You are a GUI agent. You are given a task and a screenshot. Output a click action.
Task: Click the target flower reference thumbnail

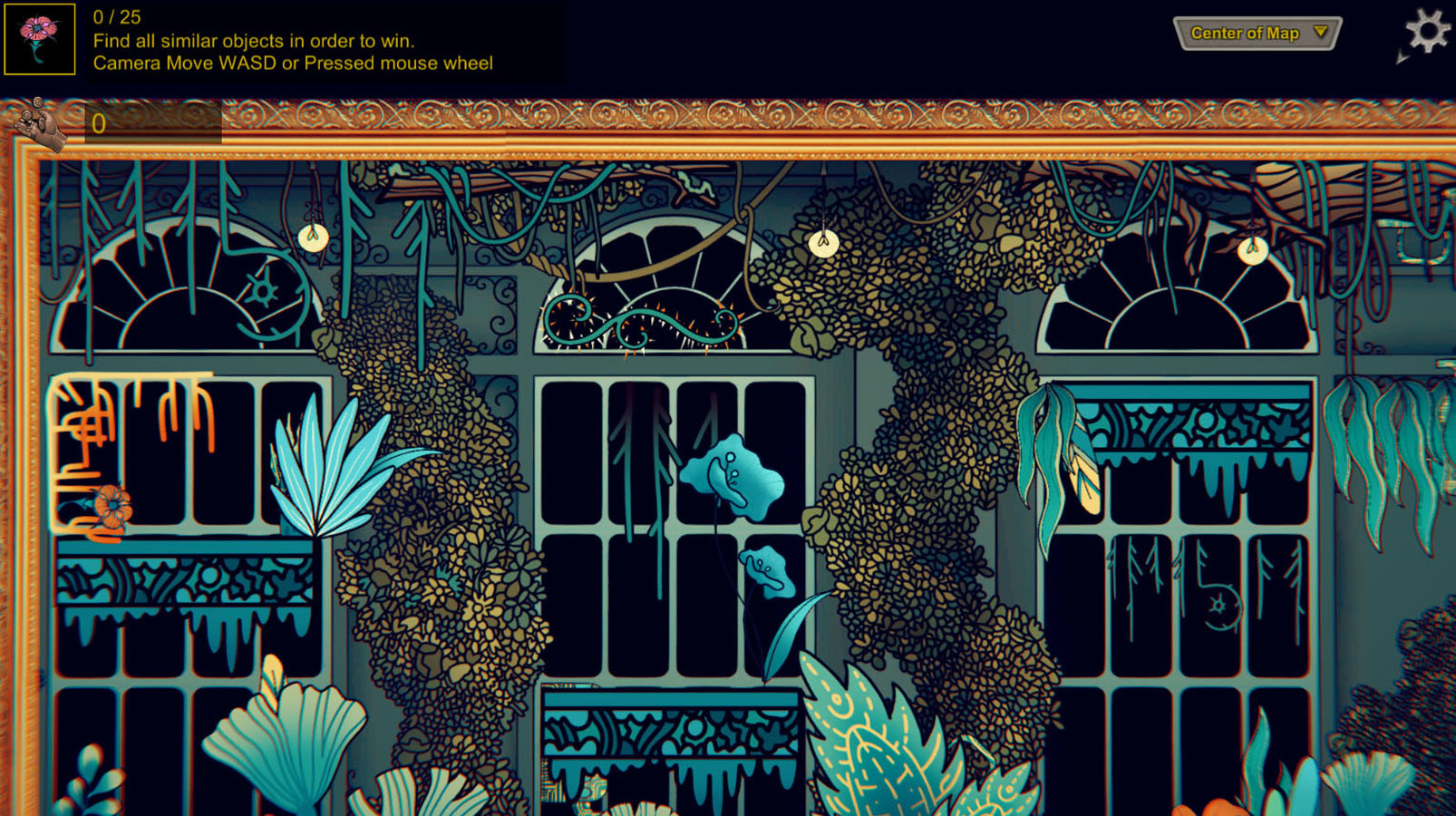click(x=39, y=39)
